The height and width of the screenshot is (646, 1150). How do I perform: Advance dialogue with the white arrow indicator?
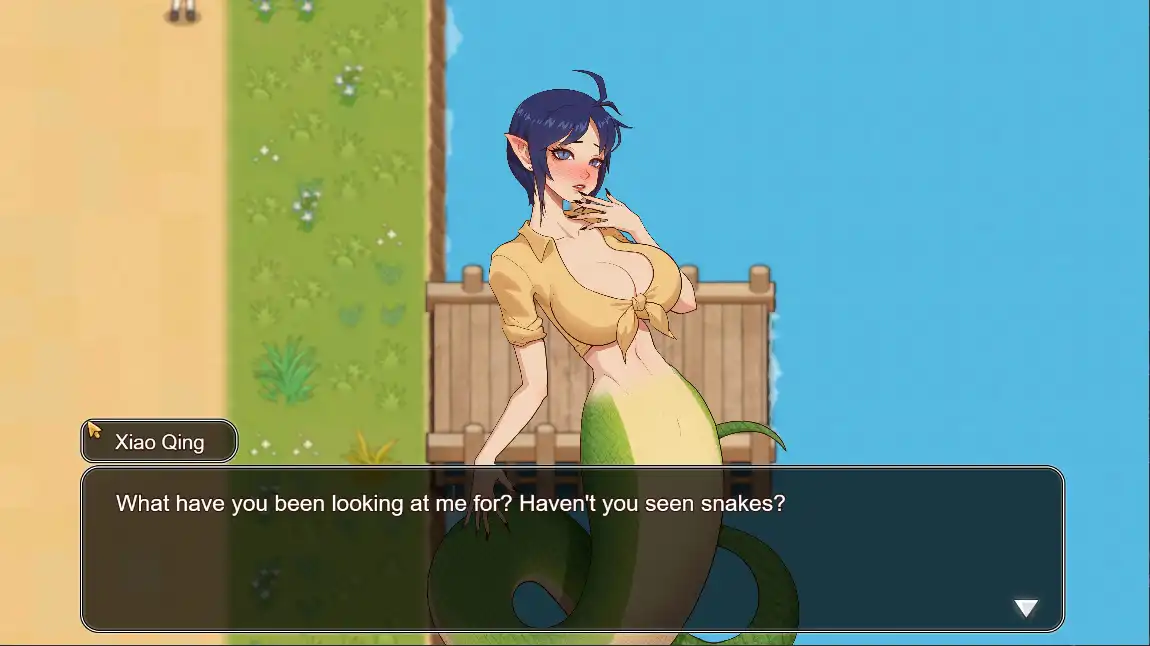coord(1026,608)
